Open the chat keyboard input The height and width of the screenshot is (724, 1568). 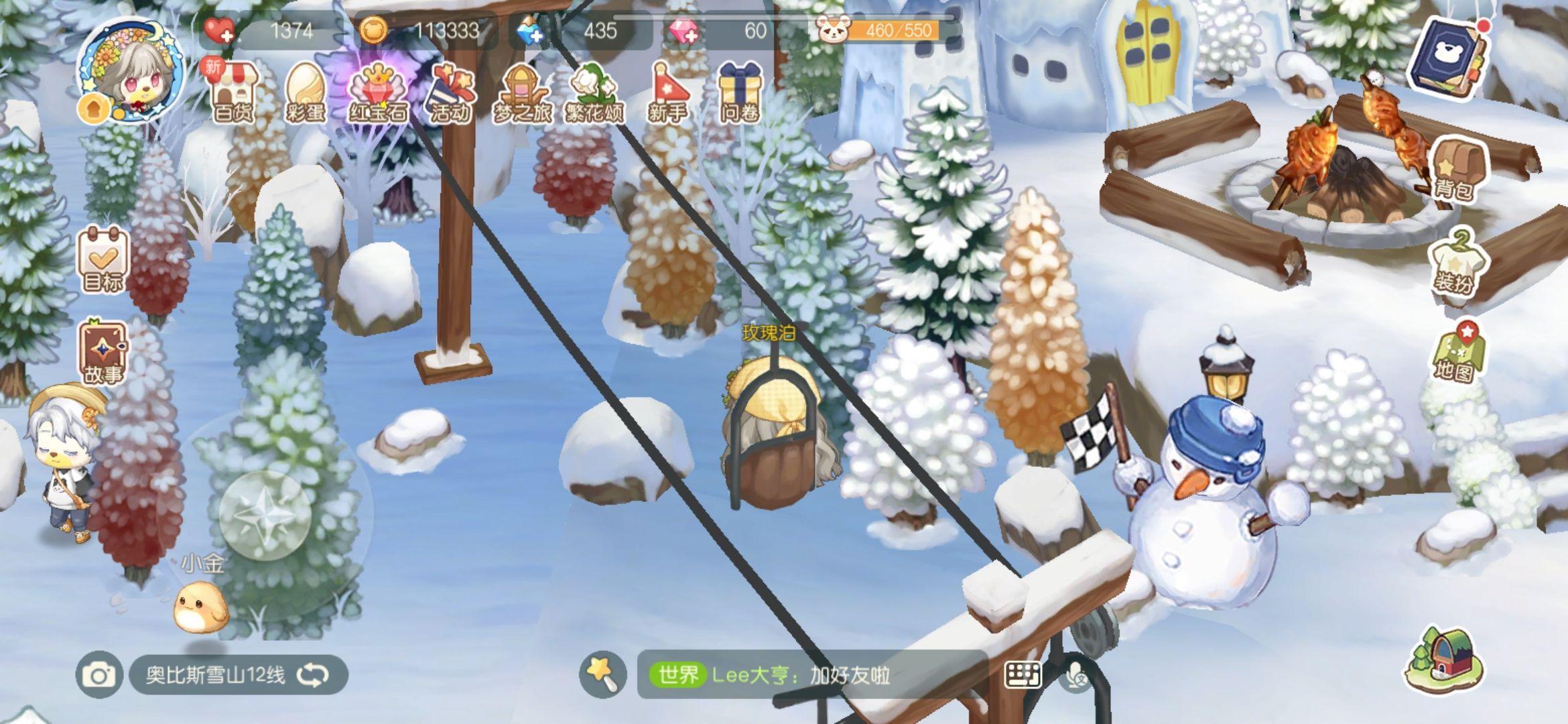1023,674
